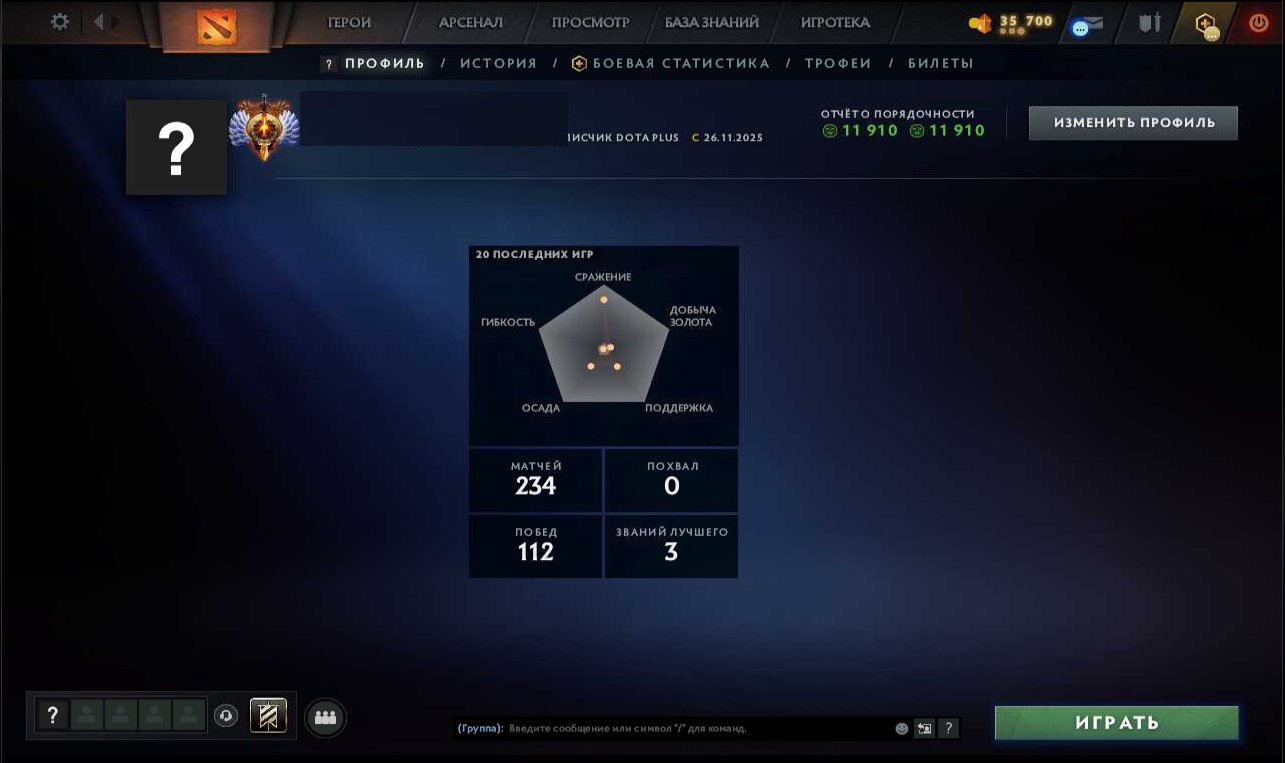Click inside the group chat message input

(x=700, y=729)
